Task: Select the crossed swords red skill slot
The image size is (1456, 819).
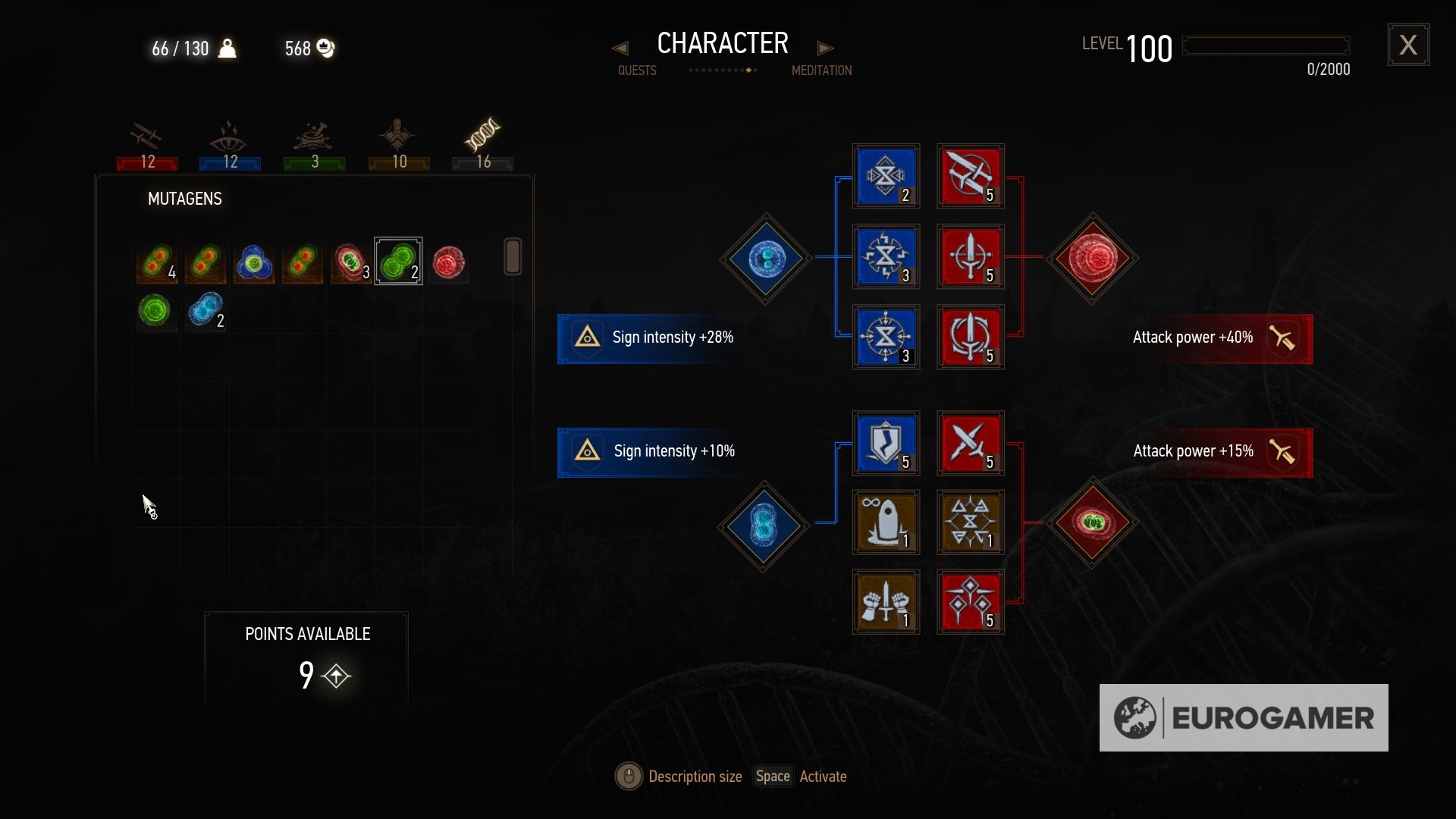Action: (970, 443)
